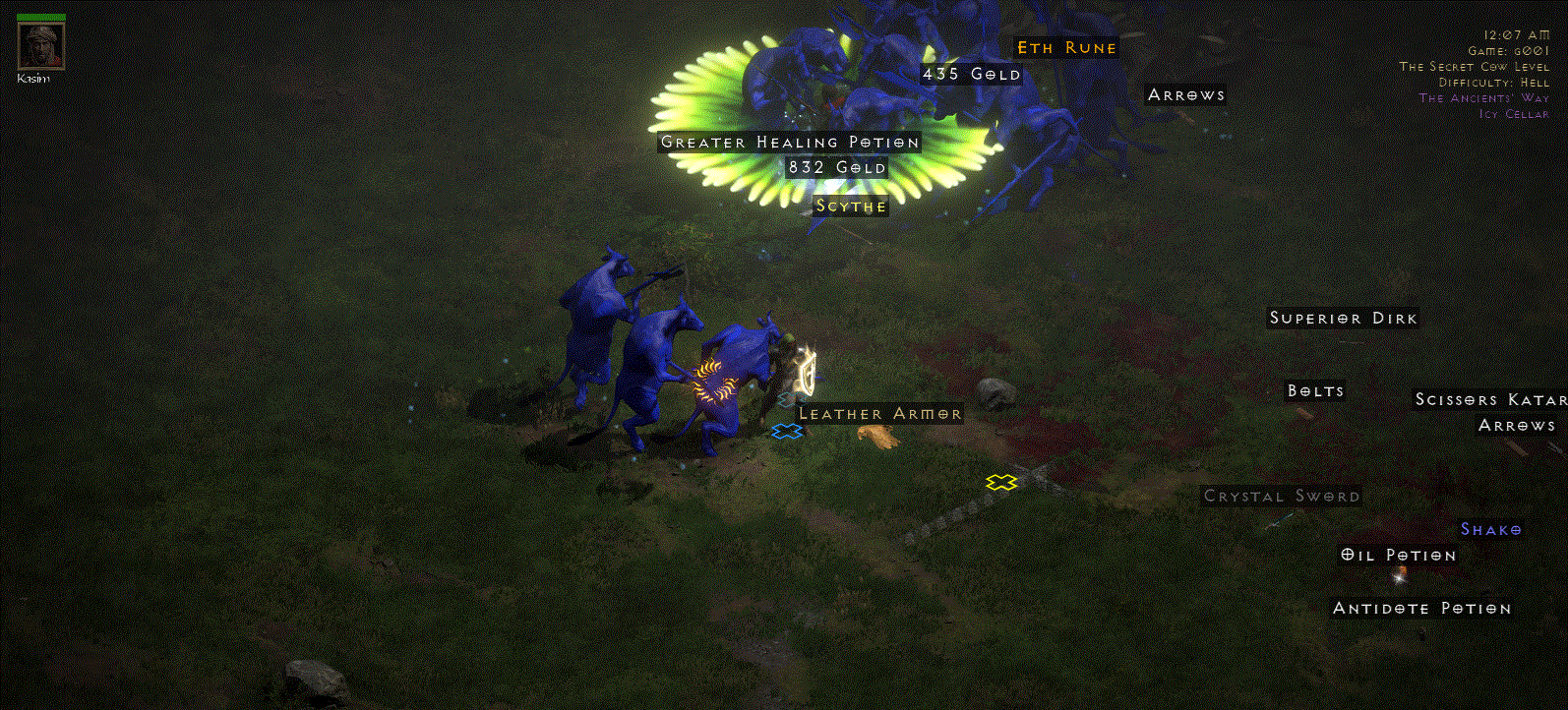Screen dimensions: 1568x710
Task: Pick up the Antidote Potion
Action: coord(1422,608)
